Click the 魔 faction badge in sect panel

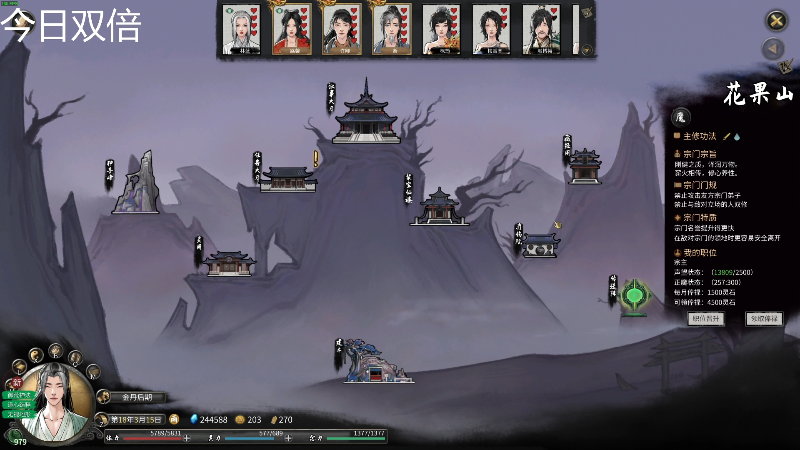click(681, 116)
